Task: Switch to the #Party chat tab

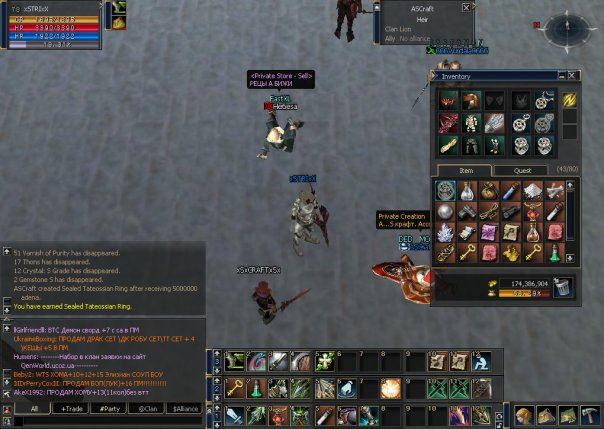Action: click(109, 409)
